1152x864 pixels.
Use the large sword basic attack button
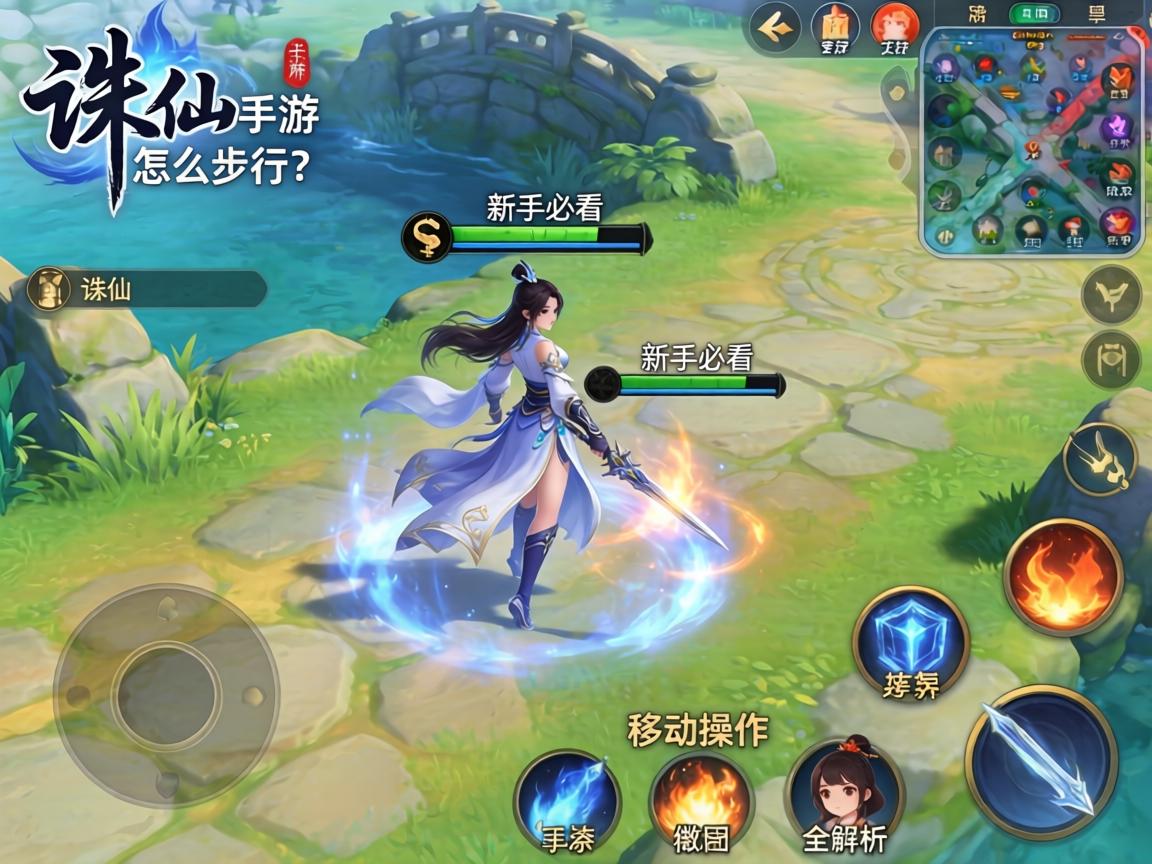pyautogui.click(x=1040, y=760)
